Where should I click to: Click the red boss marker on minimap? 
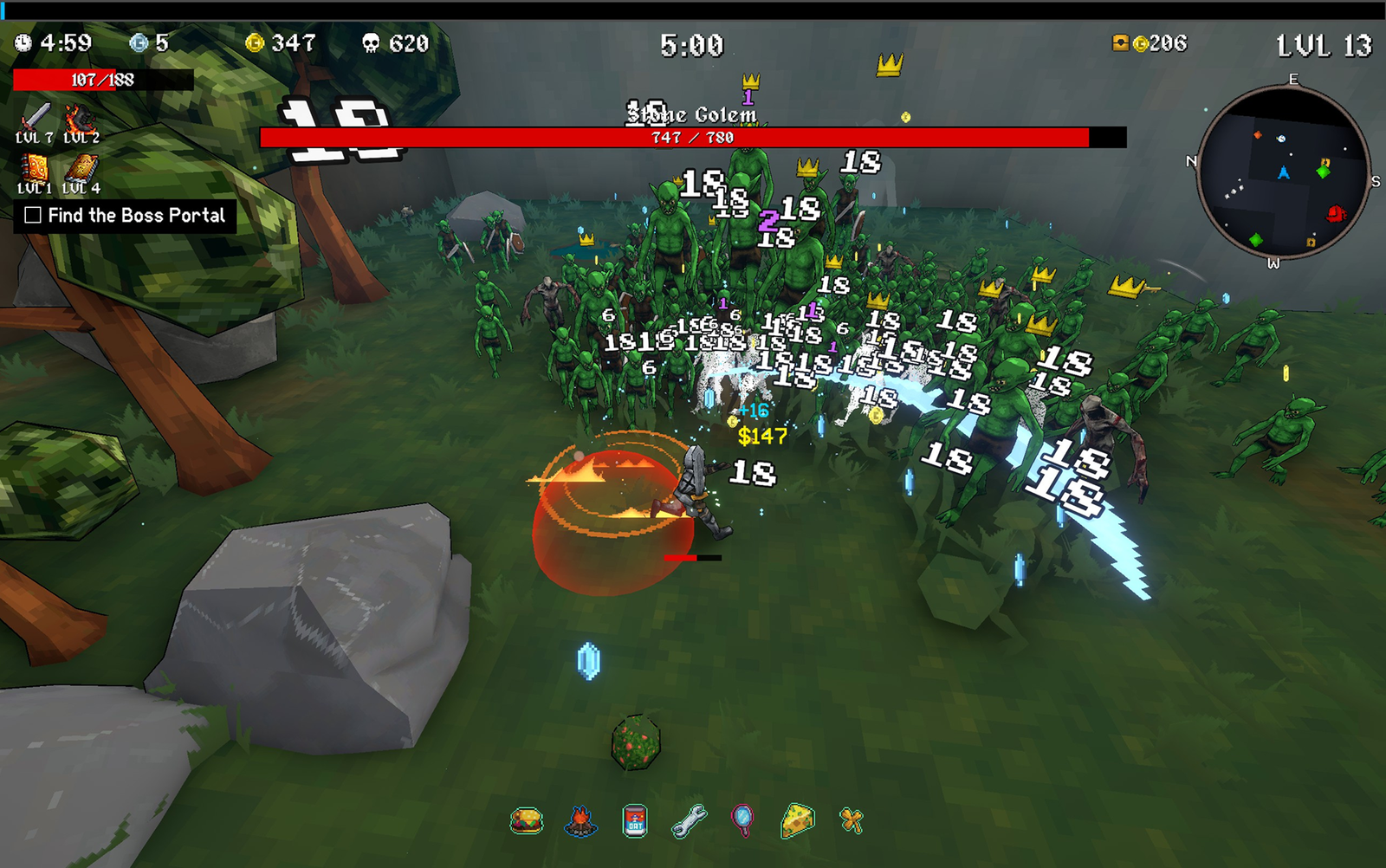pyautogui.click(x=1336, y=213)
